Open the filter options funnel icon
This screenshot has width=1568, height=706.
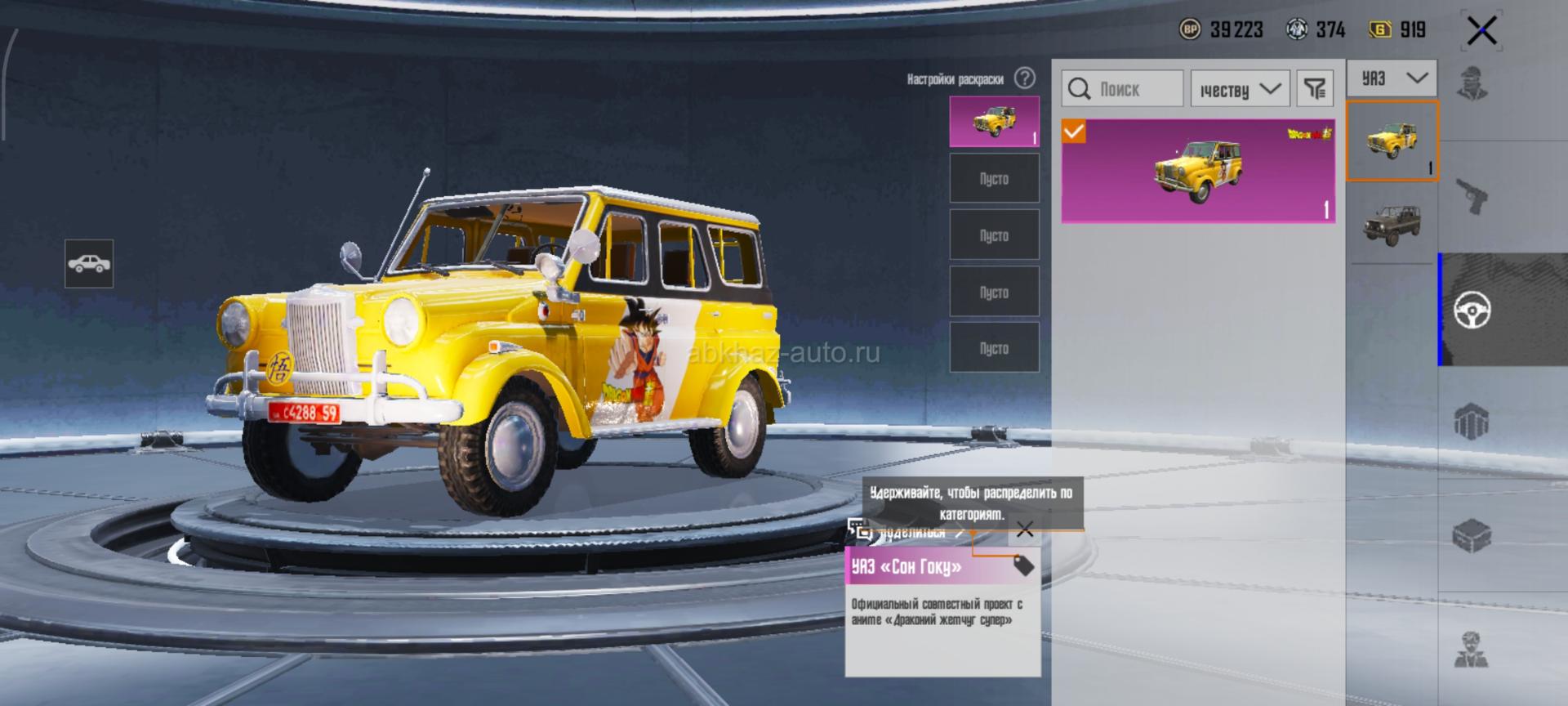(1314, 89)
